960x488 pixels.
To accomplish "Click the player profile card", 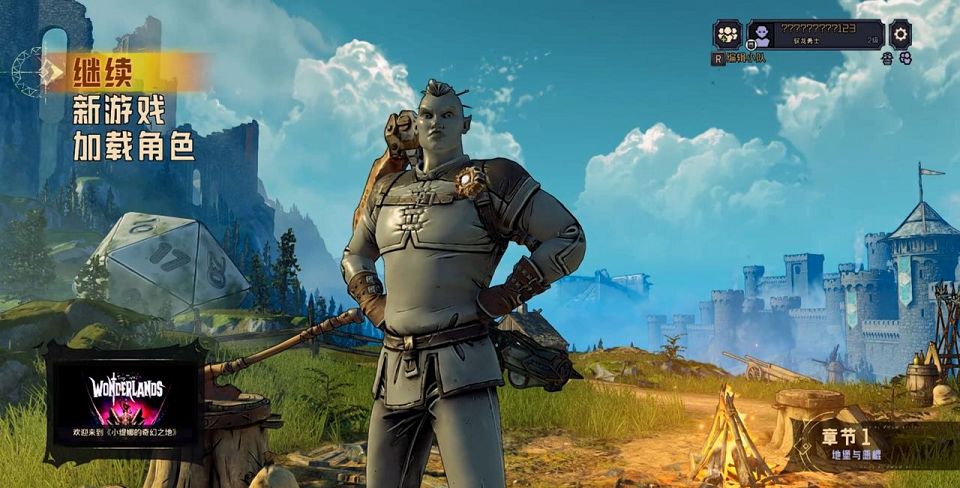I will [815, 34].
